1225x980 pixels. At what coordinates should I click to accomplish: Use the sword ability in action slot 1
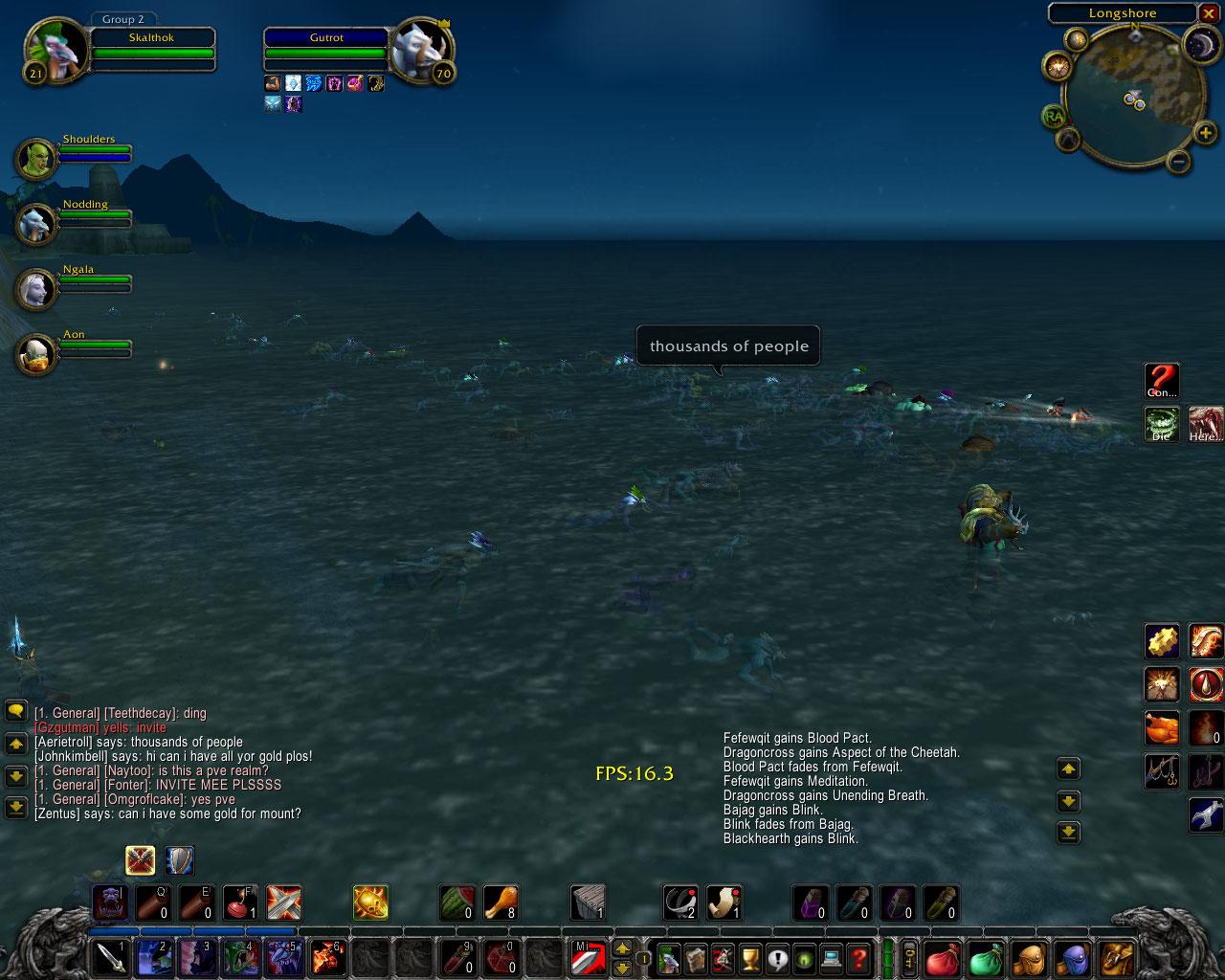pyautogui.click(x=110, y=957)
